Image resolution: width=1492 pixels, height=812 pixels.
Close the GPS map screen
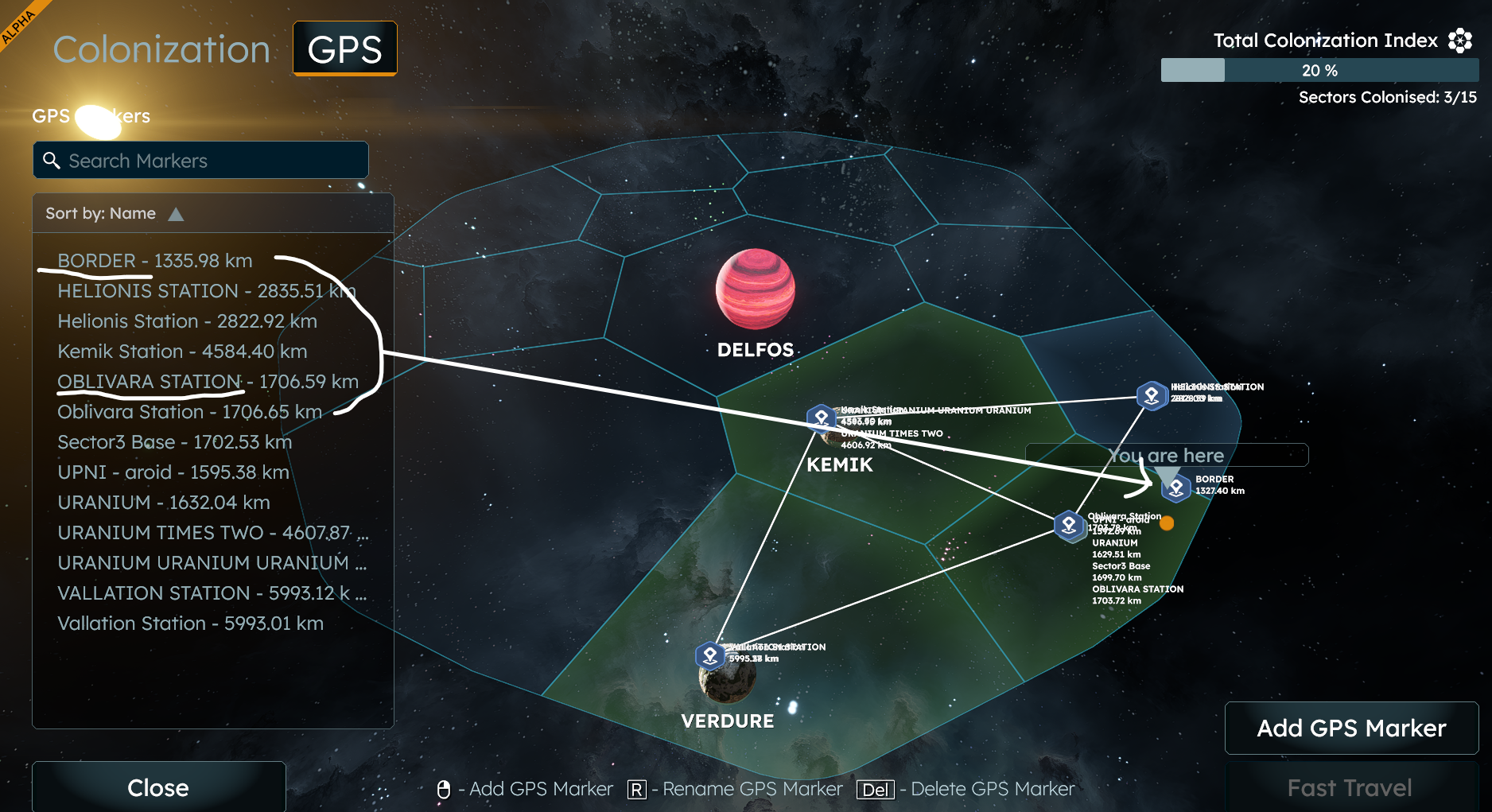coord(158,787)
